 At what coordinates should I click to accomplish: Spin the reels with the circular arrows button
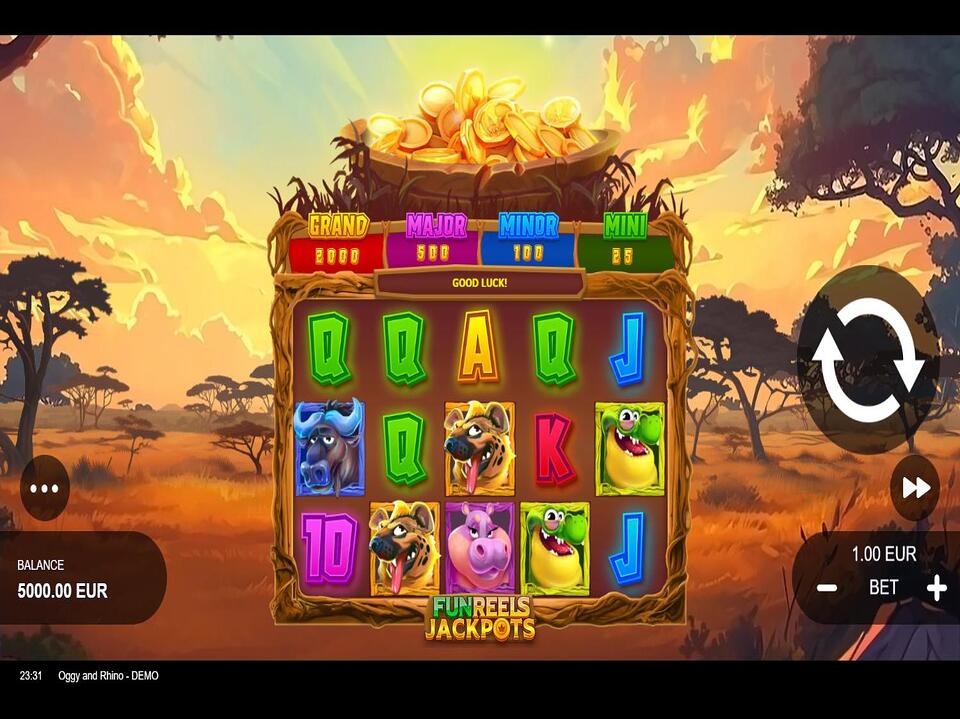[x=867, y=360]
